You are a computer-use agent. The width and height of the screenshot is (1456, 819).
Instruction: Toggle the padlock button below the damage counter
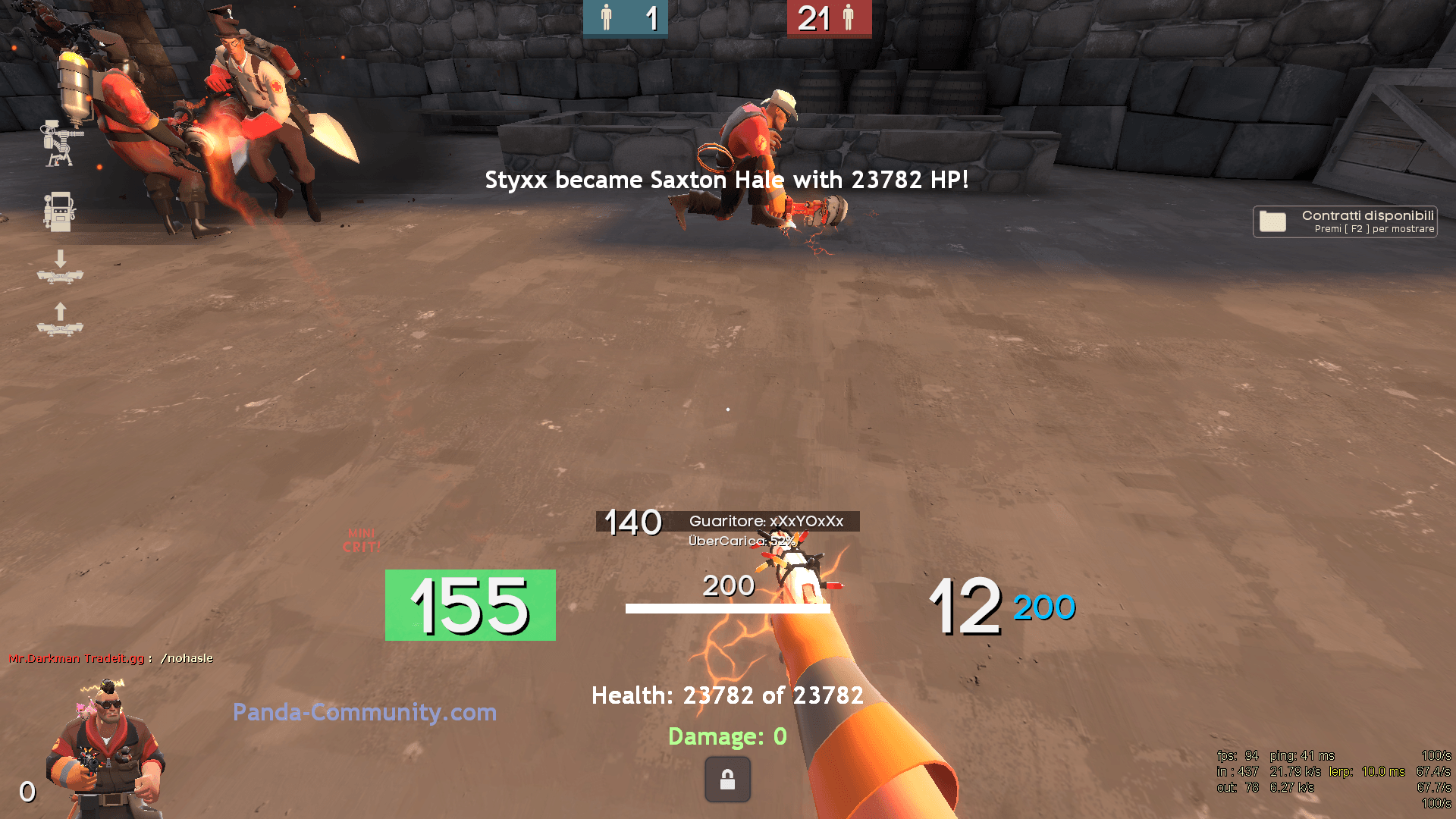pos(727,779)
